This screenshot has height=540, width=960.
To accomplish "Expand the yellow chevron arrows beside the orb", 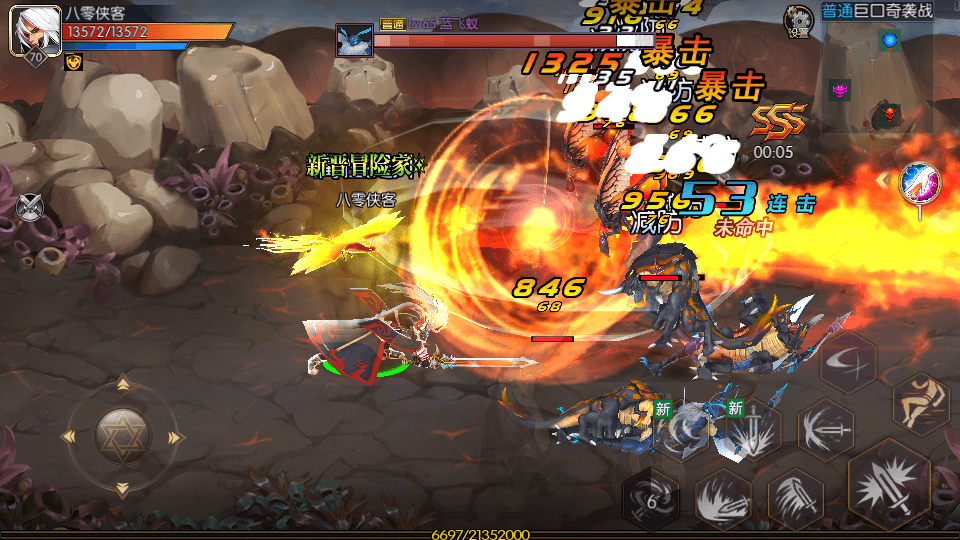I will (x=883, y=180).
